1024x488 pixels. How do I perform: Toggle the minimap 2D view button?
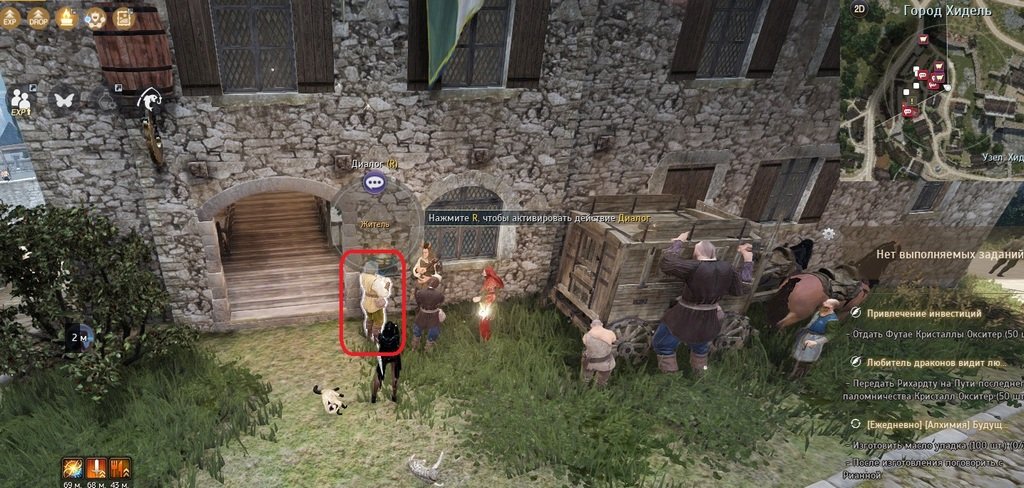pyautogui.click(x=860, y=9)
